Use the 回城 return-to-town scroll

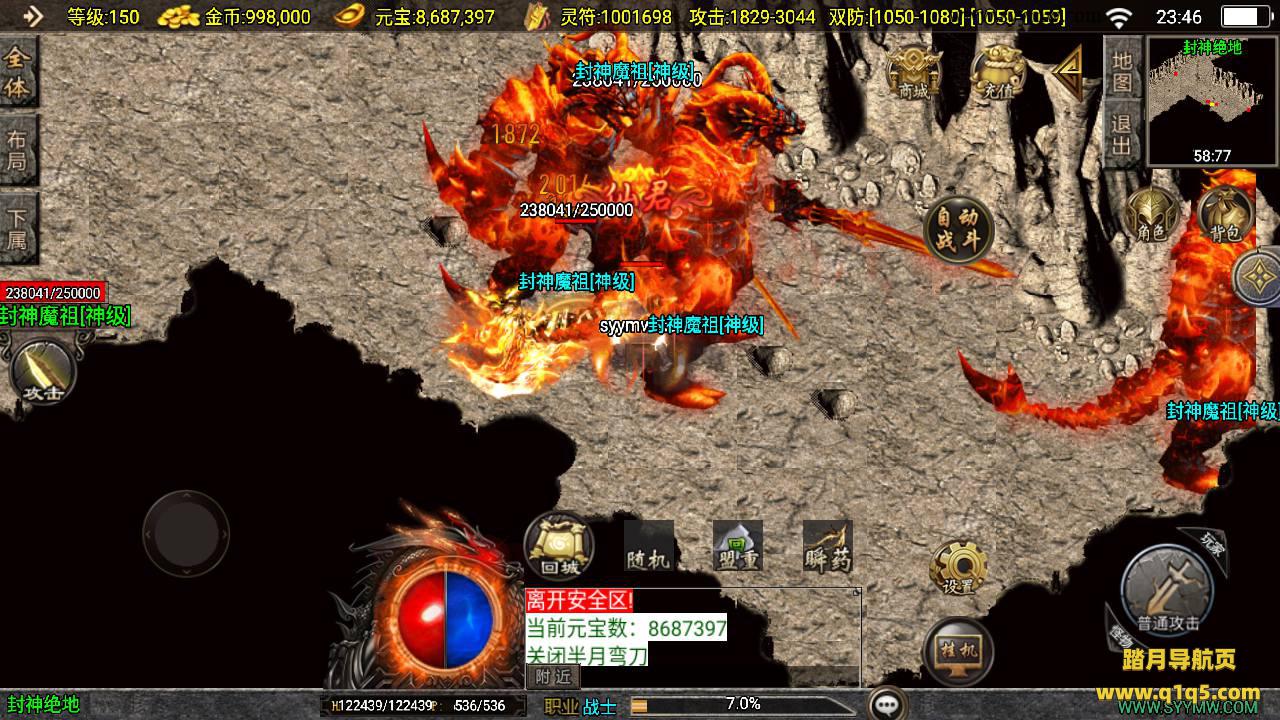[x=558, y=547]
